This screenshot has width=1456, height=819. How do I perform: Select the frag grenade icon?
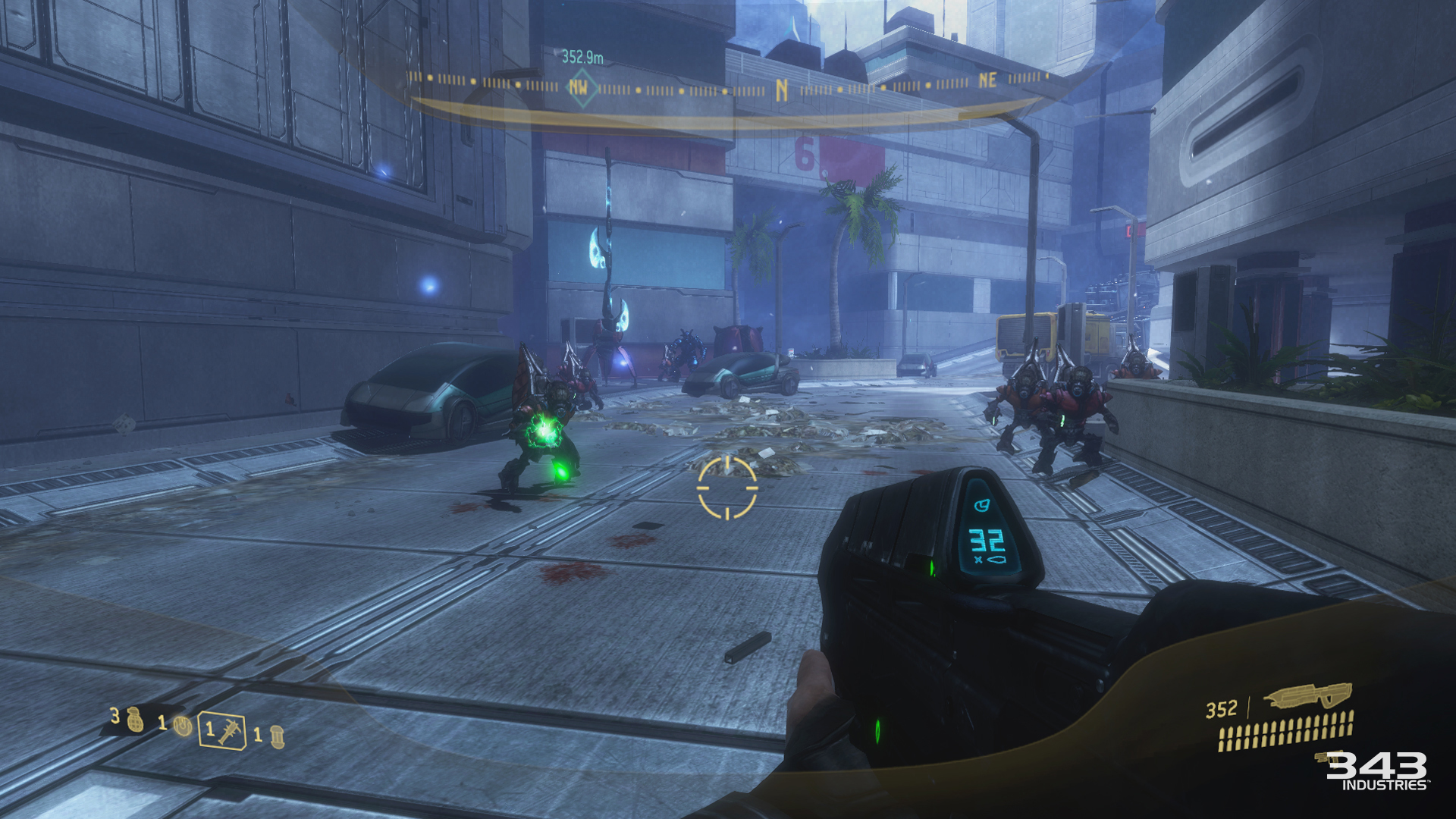(135, 719)
